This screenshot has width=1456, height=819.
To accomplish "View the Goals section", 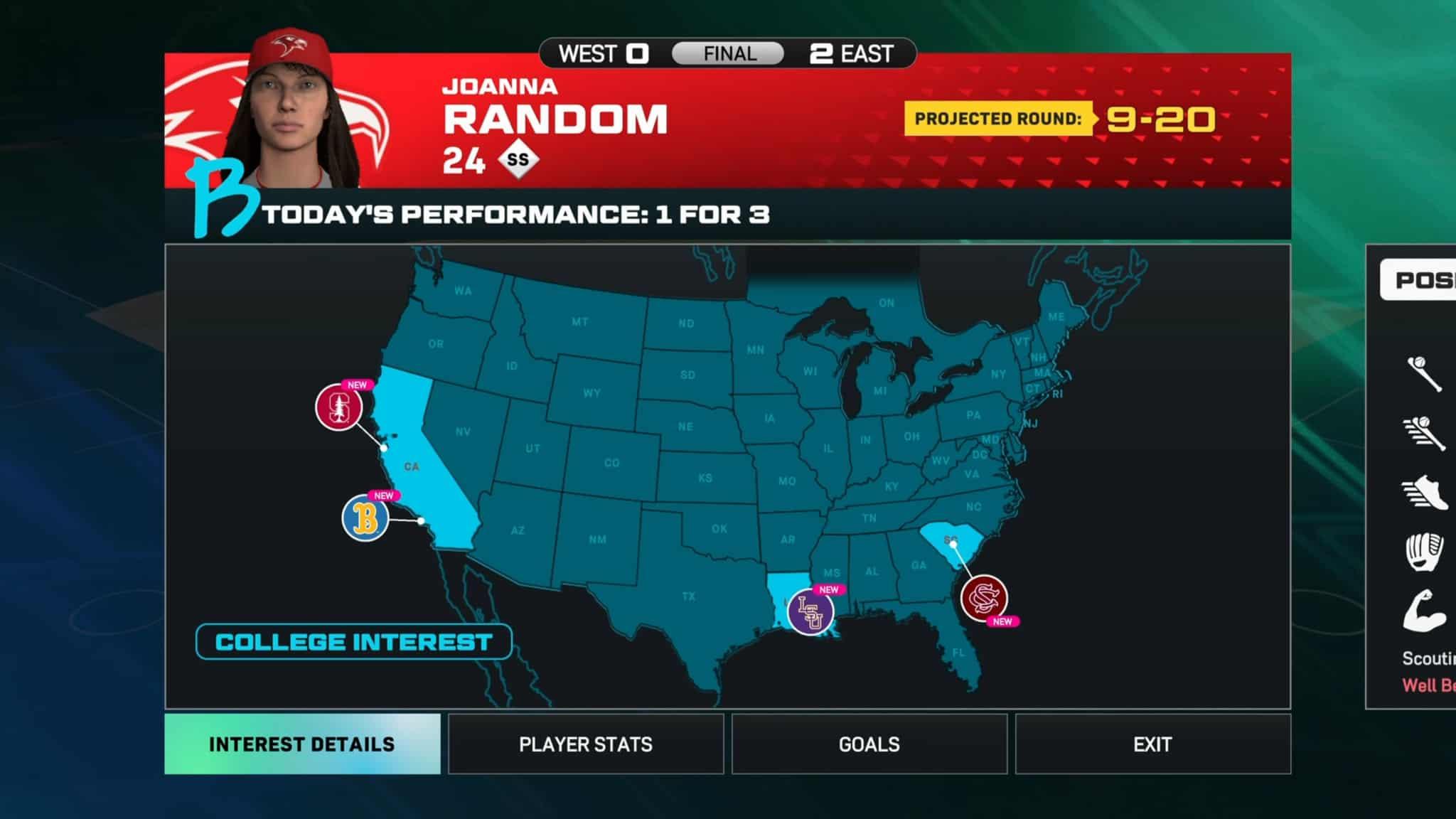I will [869, 744].
